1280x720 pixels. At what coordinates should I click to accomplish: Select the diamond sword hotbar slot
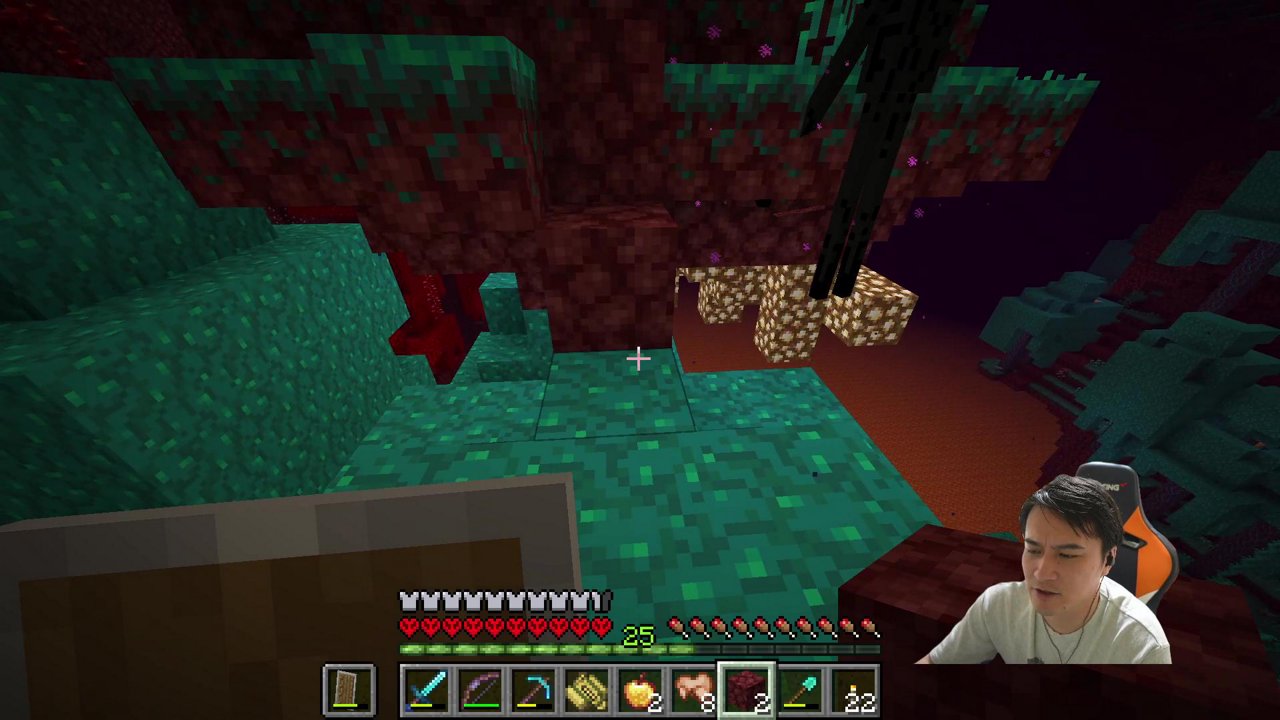pos(427,691)
